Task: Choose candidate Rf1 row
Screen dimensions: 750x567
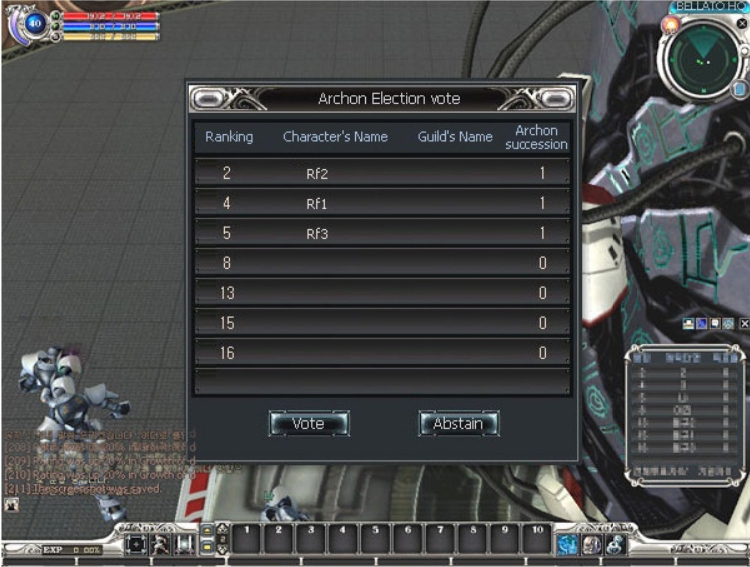Action: 382,203
